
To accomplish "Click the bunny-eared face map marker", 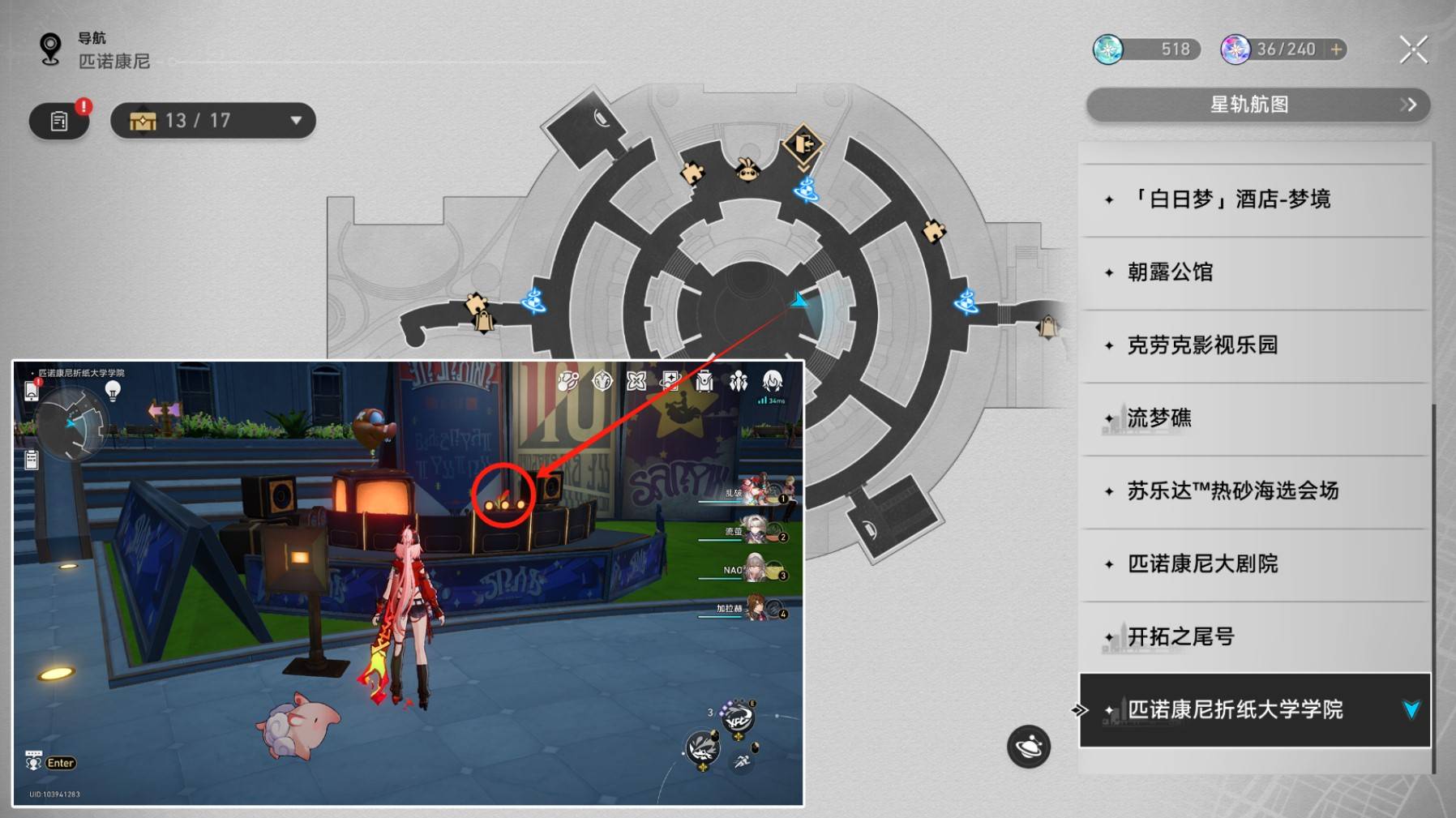I will [x=747, y=169].
